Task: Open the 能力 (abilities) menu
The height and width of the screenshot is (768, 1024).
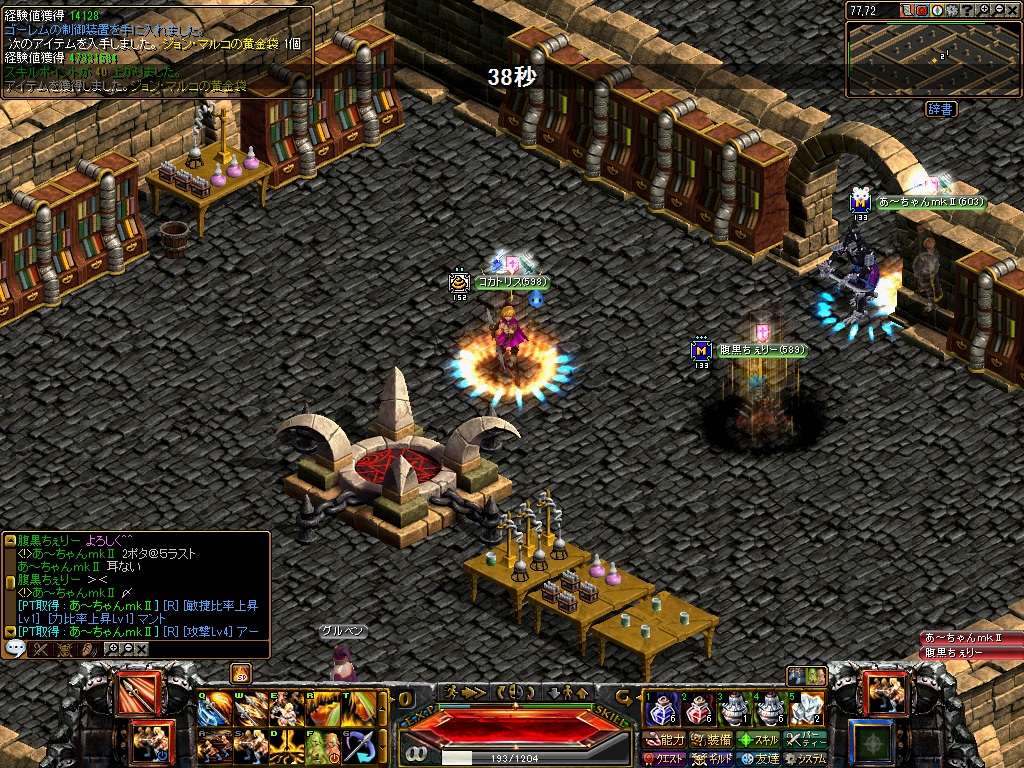Action: 665,740
